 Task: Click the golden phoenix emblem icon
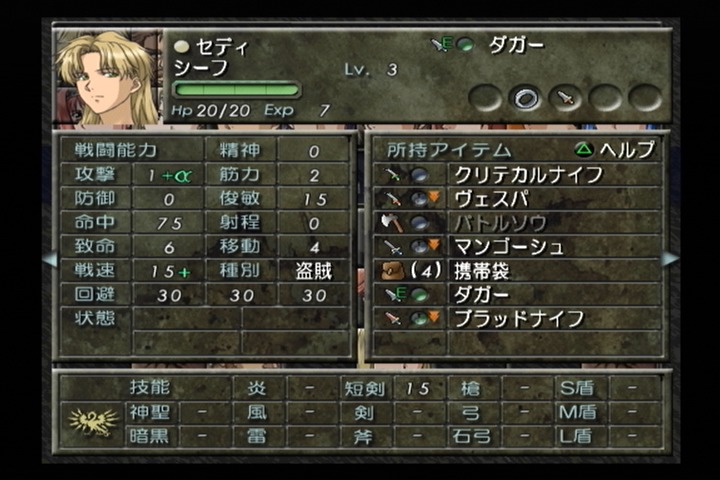point(93,423)
